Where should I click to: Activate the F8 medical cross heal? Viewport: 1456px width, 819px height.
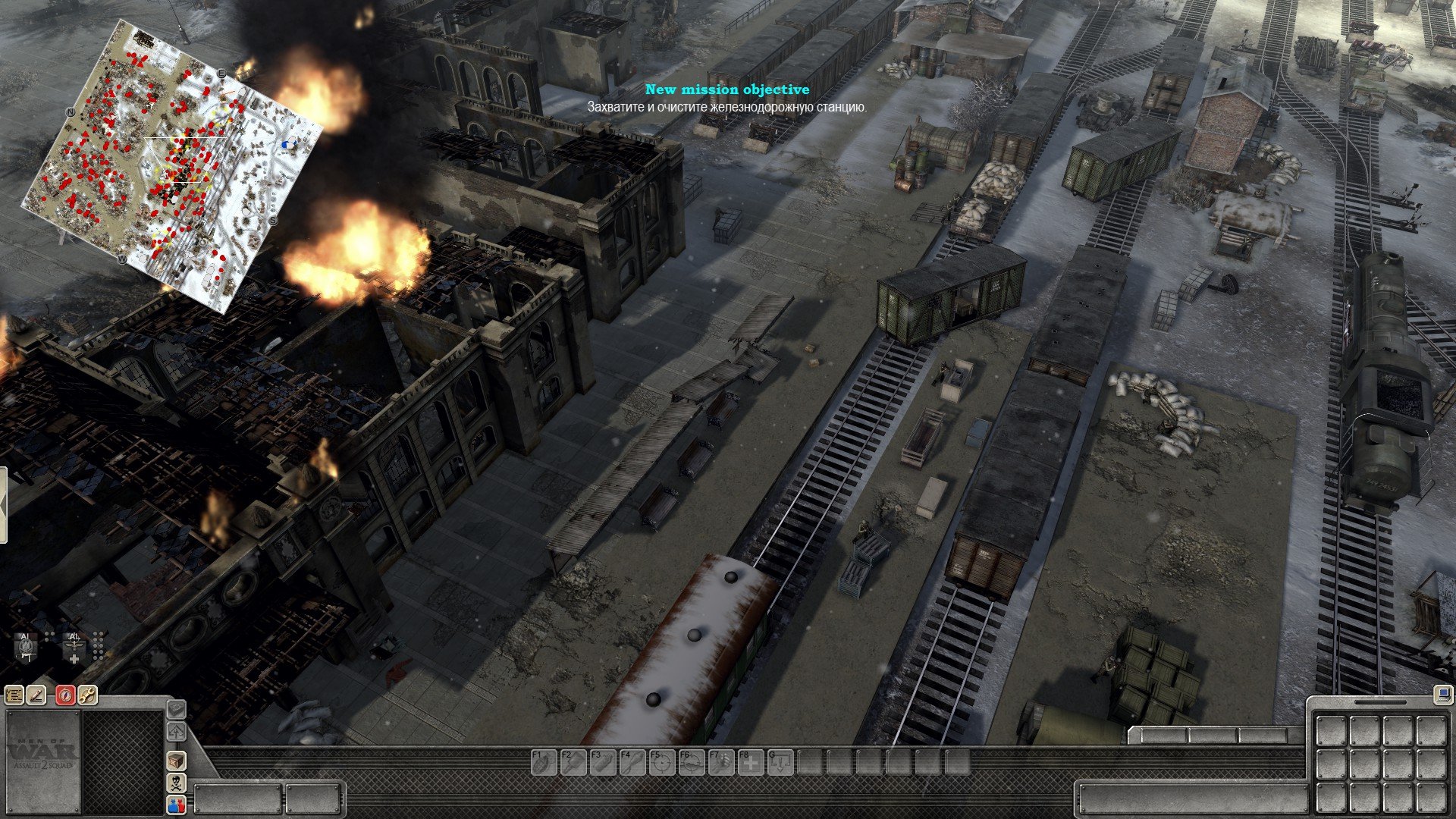pos(751,761)
